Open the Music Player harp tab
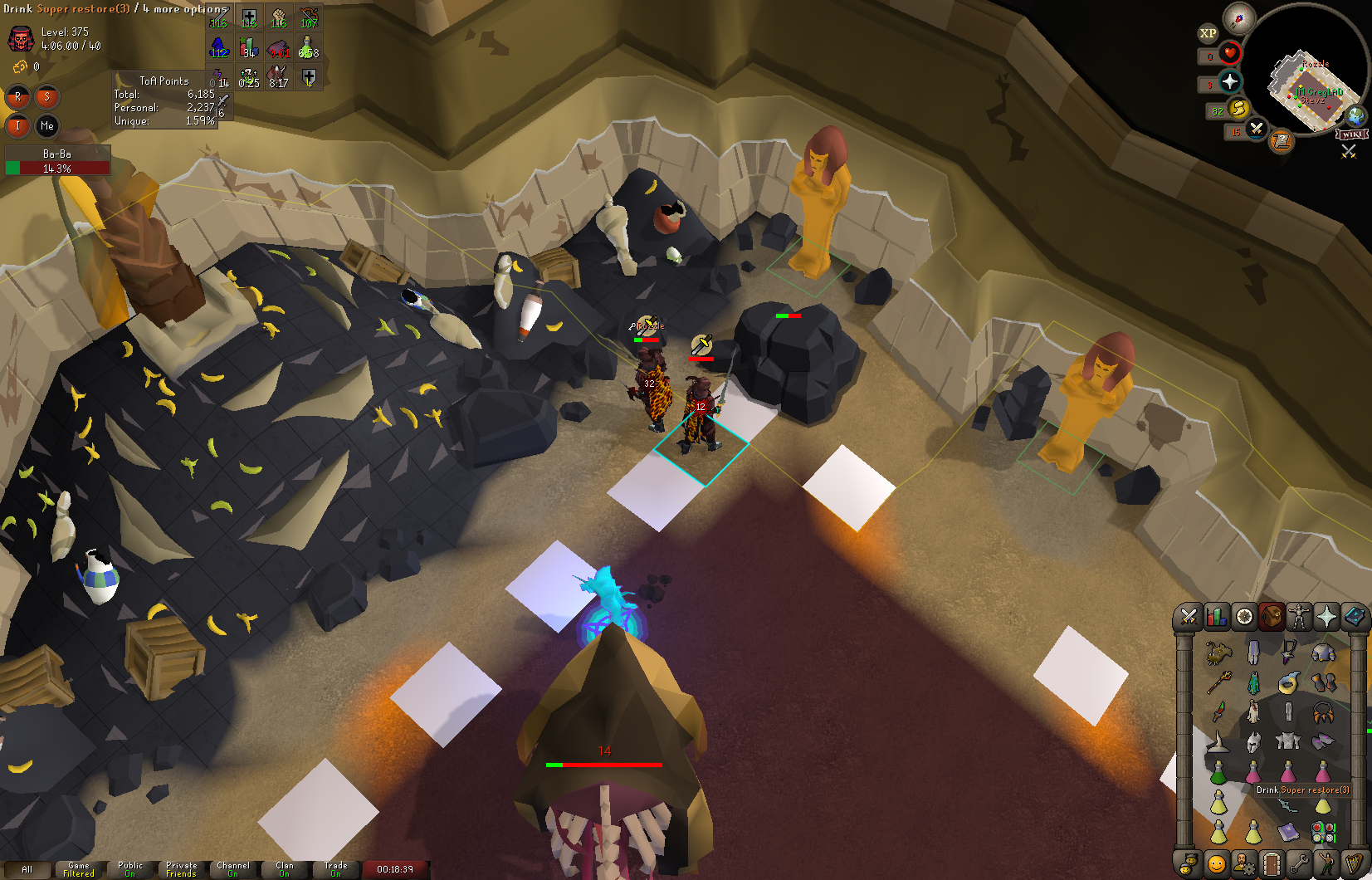1372x880 pixels. 1354,863
